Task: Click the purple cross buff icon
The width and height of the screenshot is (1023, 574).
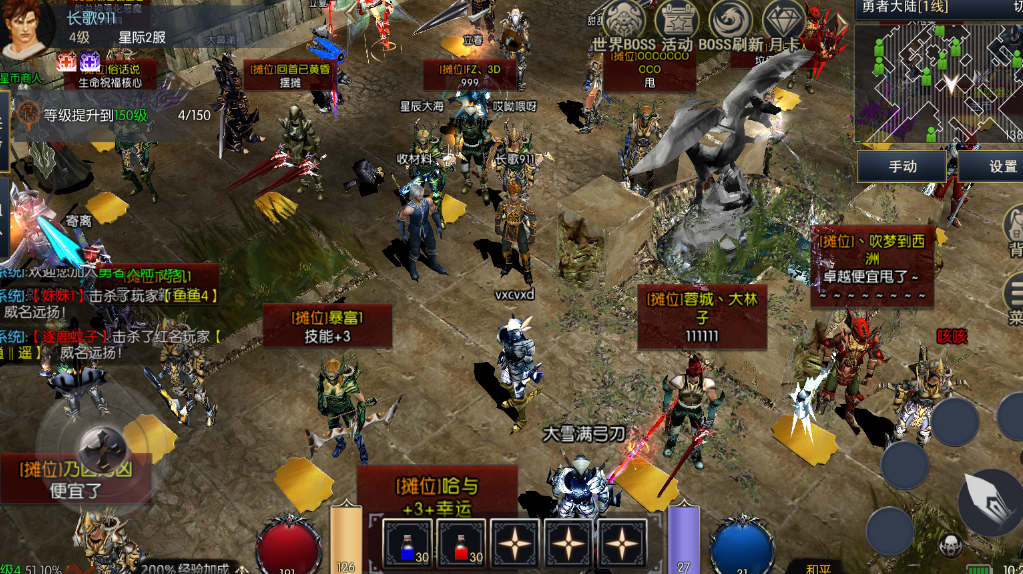Action: (x=90, y=63)
